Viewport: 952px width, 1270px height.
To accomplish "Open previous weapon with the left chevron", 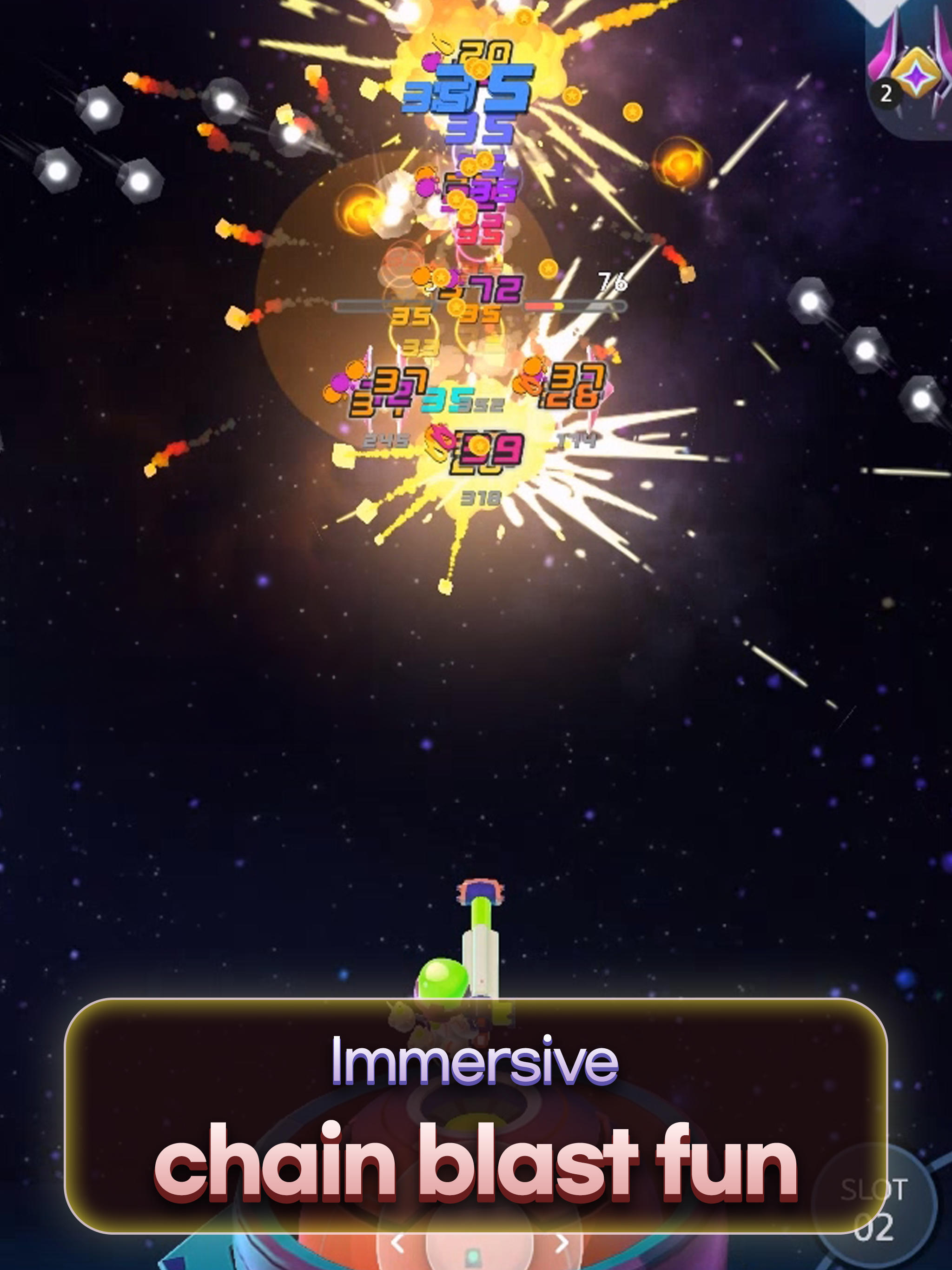I will click(397, 1243).
